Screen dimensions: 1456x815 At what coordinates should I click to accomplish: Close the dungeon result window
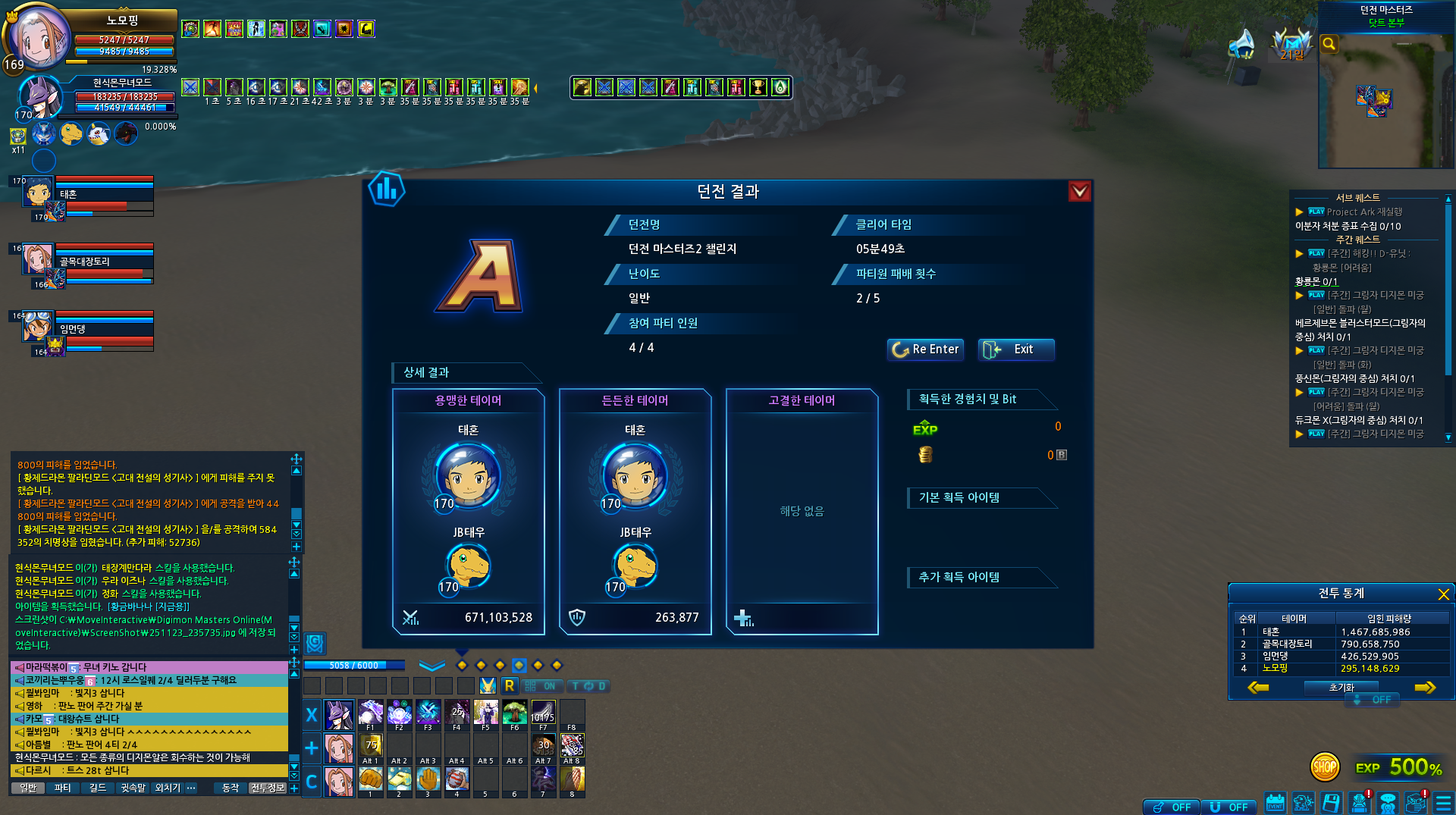point(1079,191)
